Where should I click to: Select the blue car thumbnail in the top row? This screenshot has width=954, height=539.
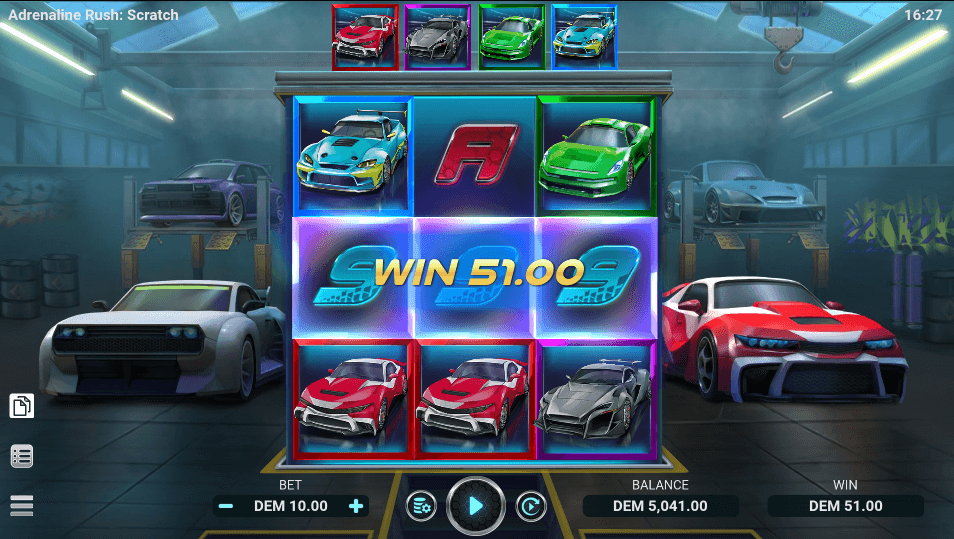click(584, 37)
